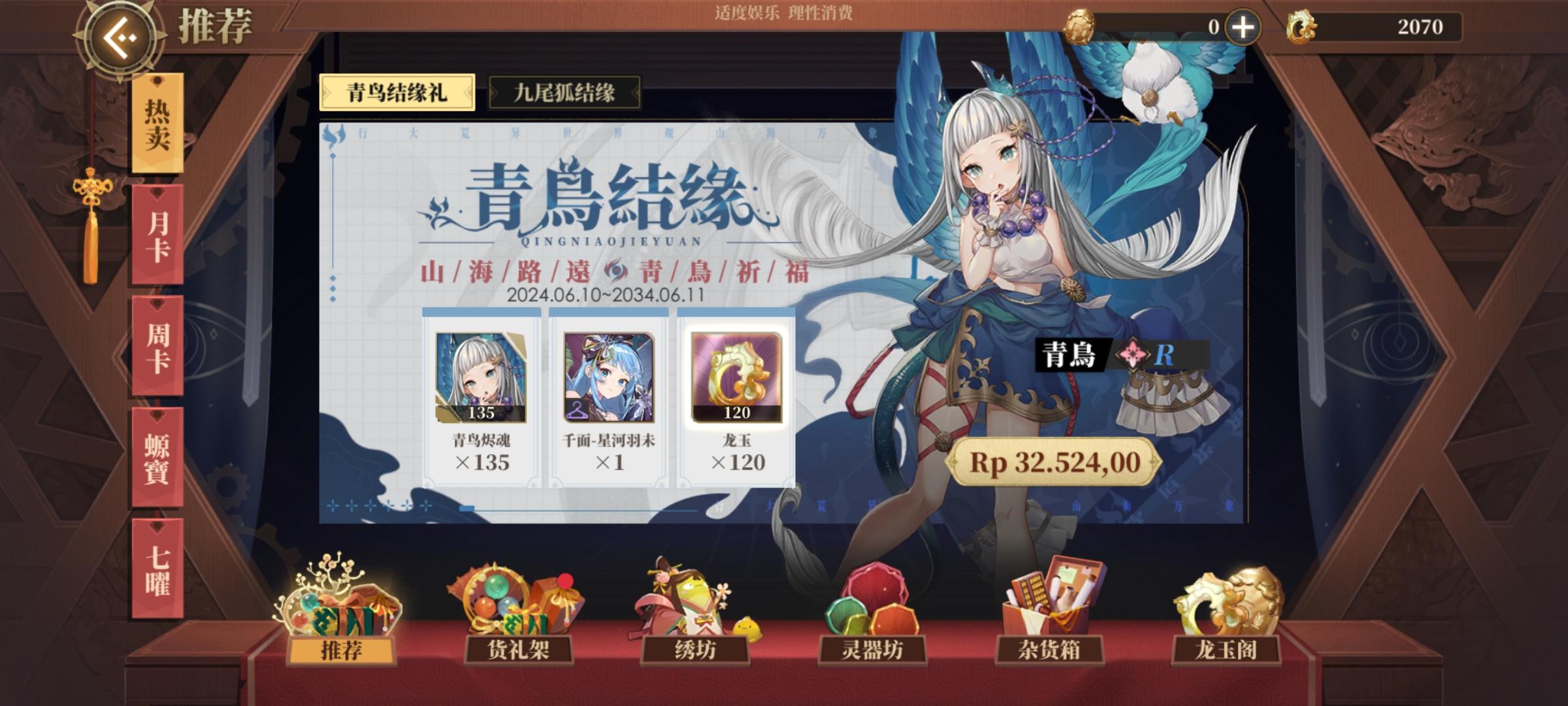Switch to the 九尾狐结缘 tab
Image resolution: width=1568 pixels, height=706 pixels.
pyautogui.click(x=564, y=92)
